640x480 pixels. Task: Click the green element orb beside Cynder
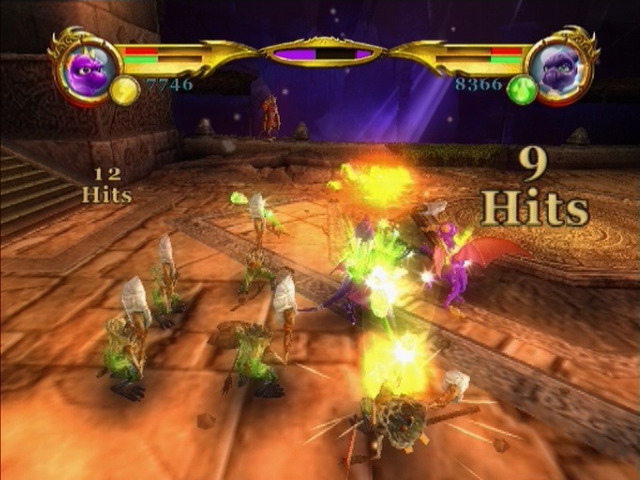[521, 90]
